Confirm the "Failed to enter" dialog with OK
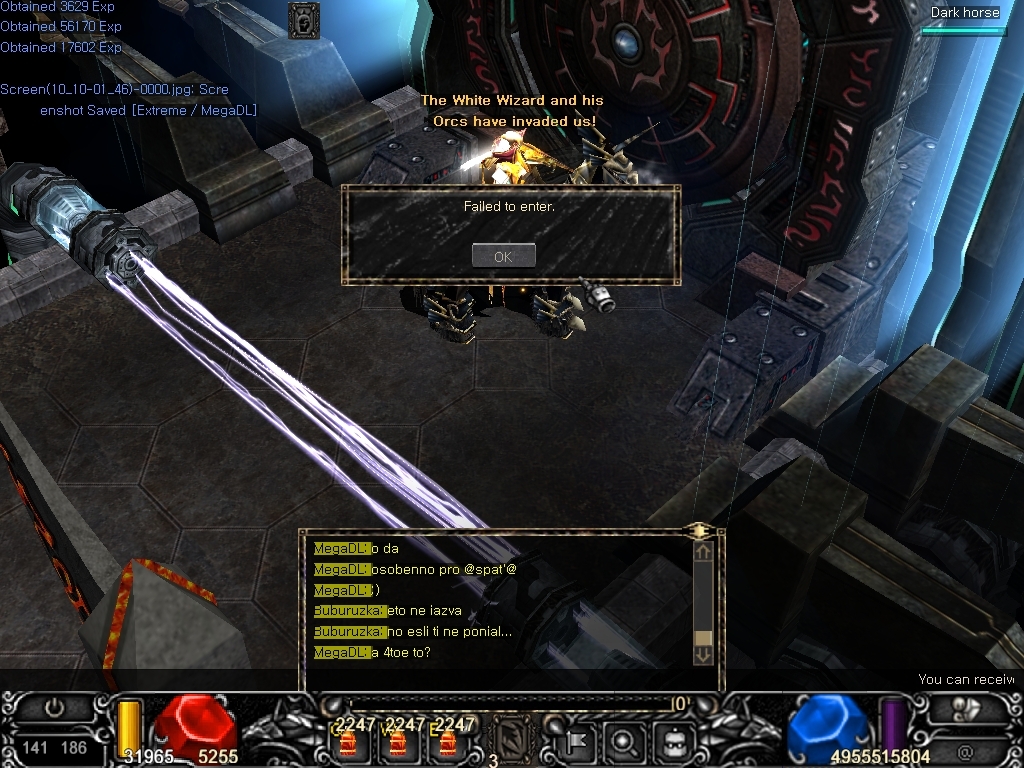 503,256
